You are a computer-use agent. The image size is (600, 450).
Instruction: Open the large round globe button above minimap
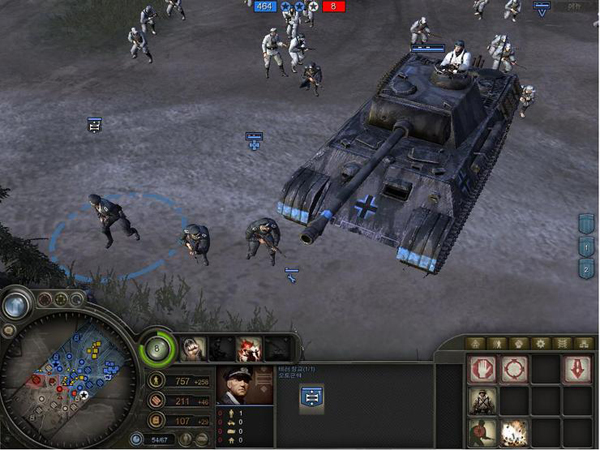[x=14, y=306]
